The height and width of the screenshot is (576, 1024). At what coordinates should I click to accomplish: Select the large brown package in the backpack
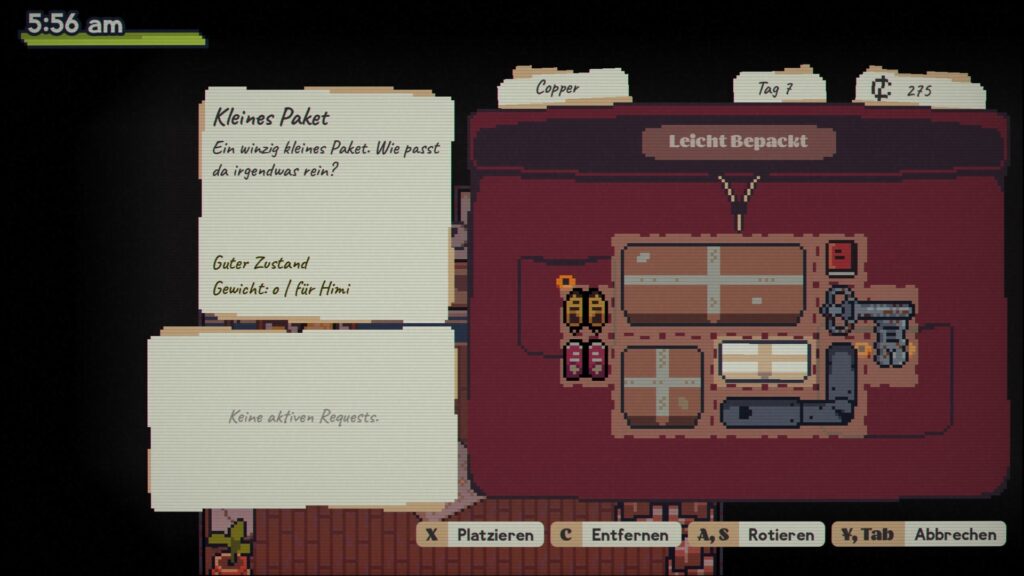tap(713, 283)
